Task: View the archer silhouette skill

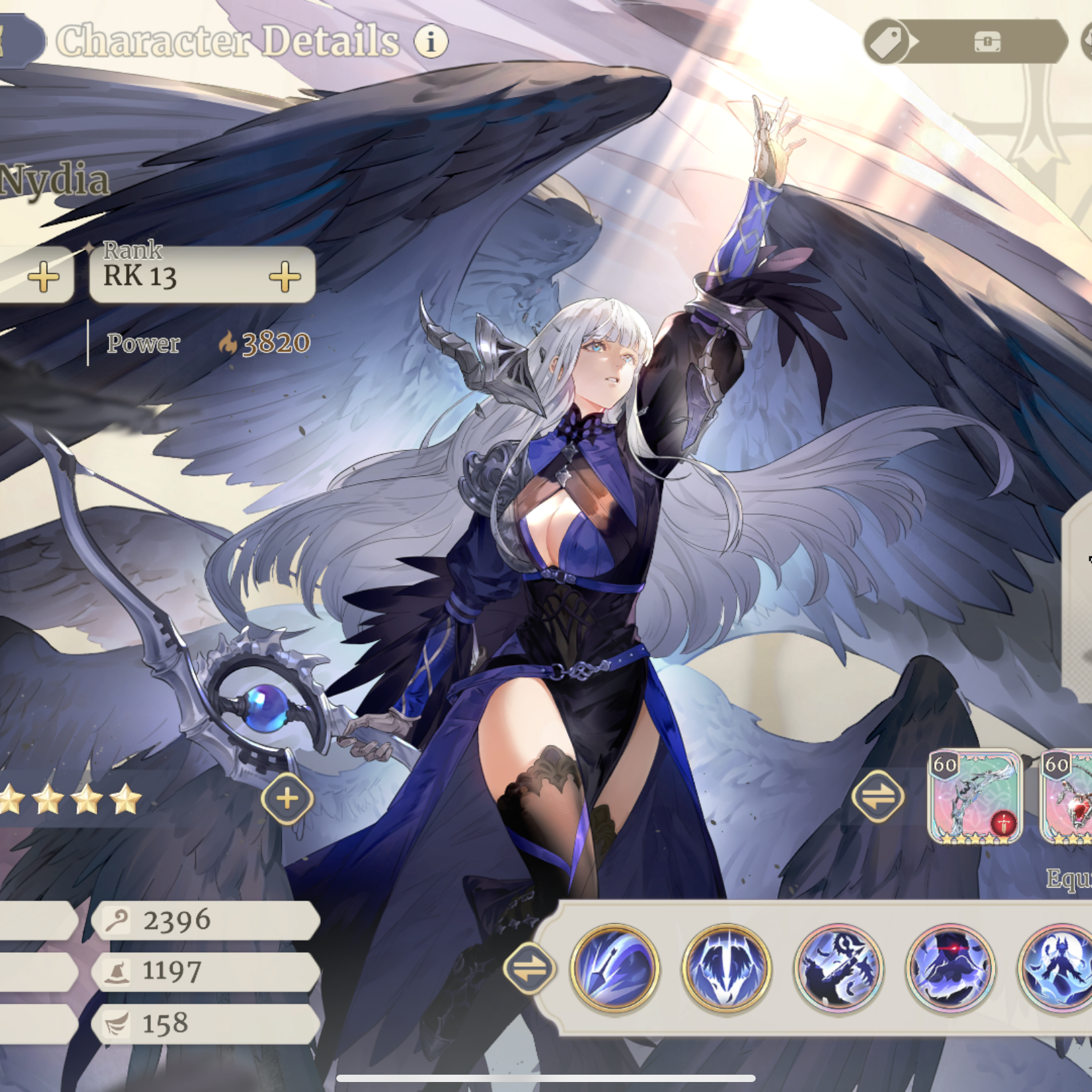Action: 838,967
